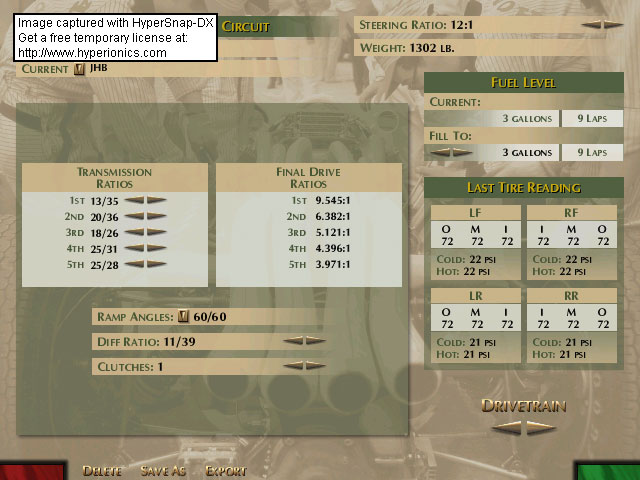The width and height of the screenshot is (640, 480).
Task: Open the Ramp Angles dropdown
Action: pos(183,317)
